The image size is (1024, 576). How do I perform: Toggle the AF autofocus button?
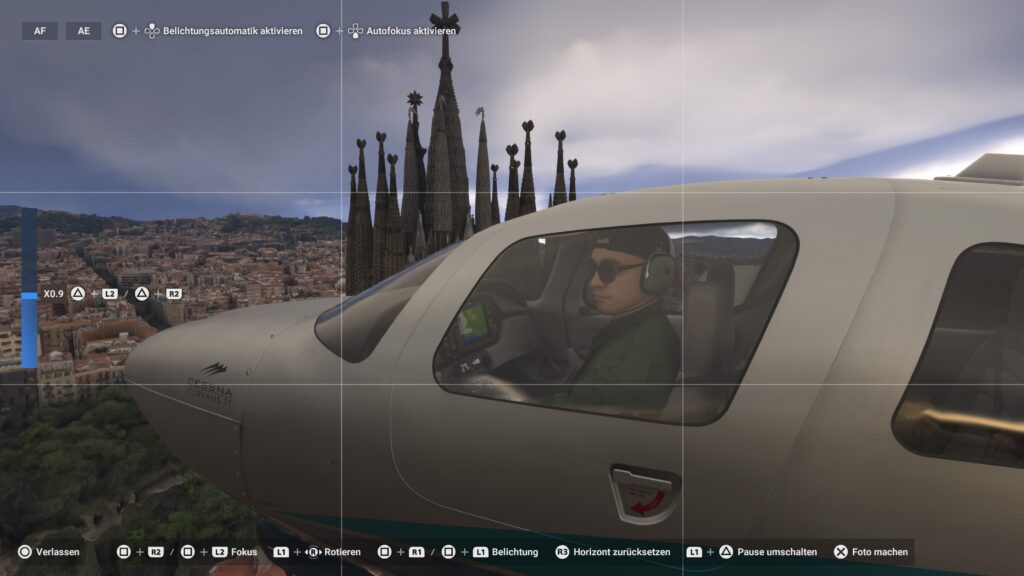40,31
